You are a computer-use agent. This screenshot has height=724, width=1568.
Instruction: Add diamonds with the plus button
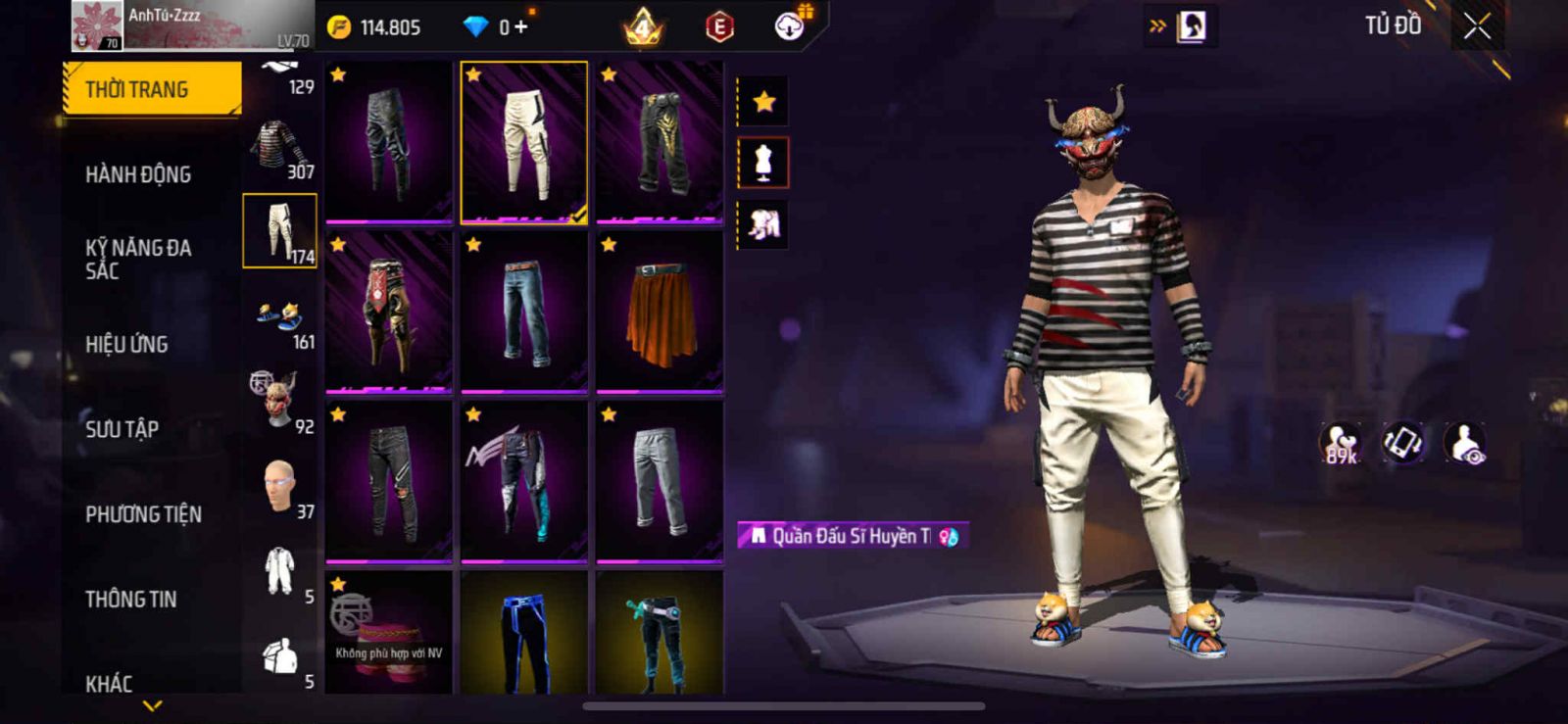(x=520, y=26)
